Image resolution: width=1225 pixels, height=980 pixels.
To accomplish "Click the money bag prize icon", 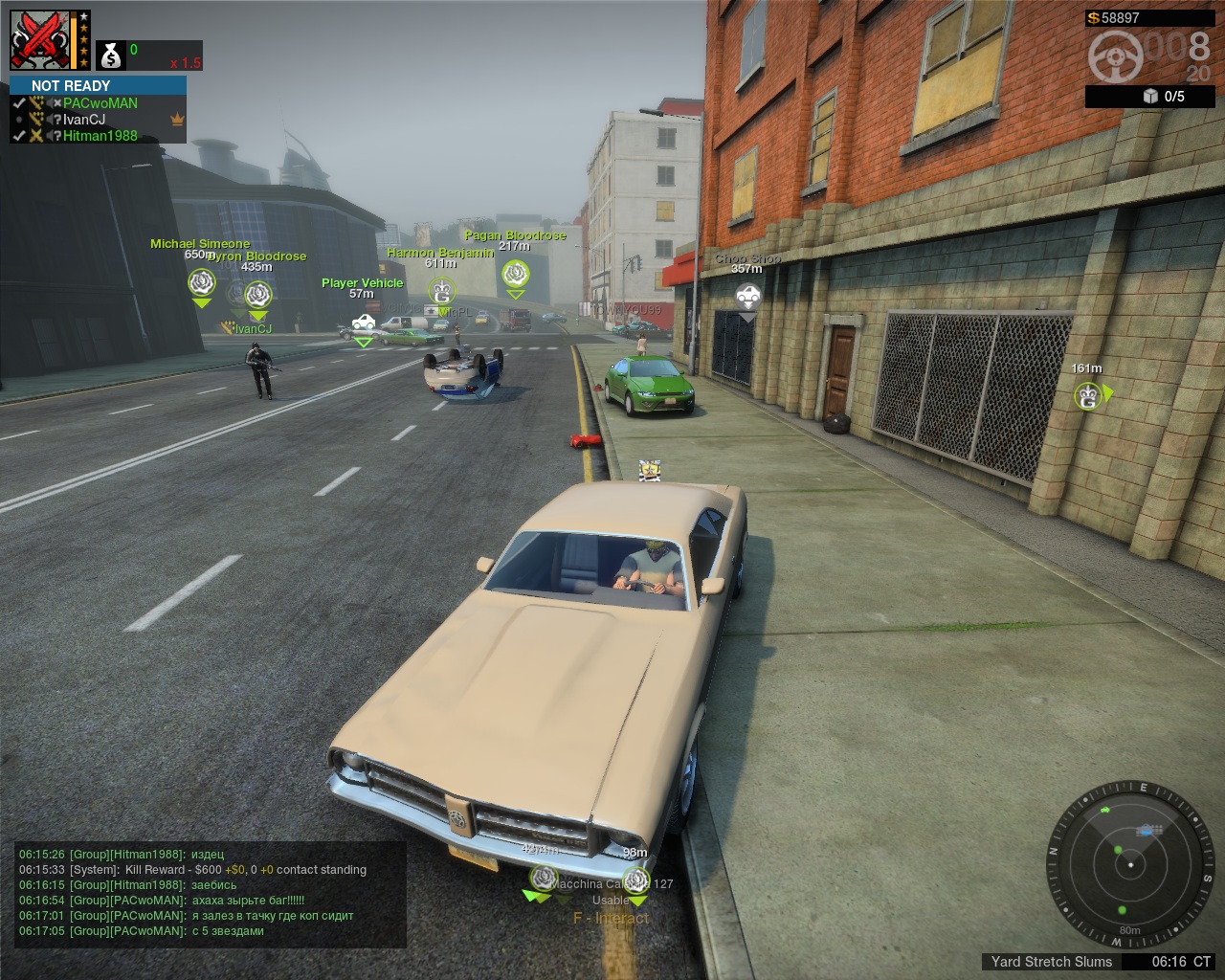I will point(112,56).
